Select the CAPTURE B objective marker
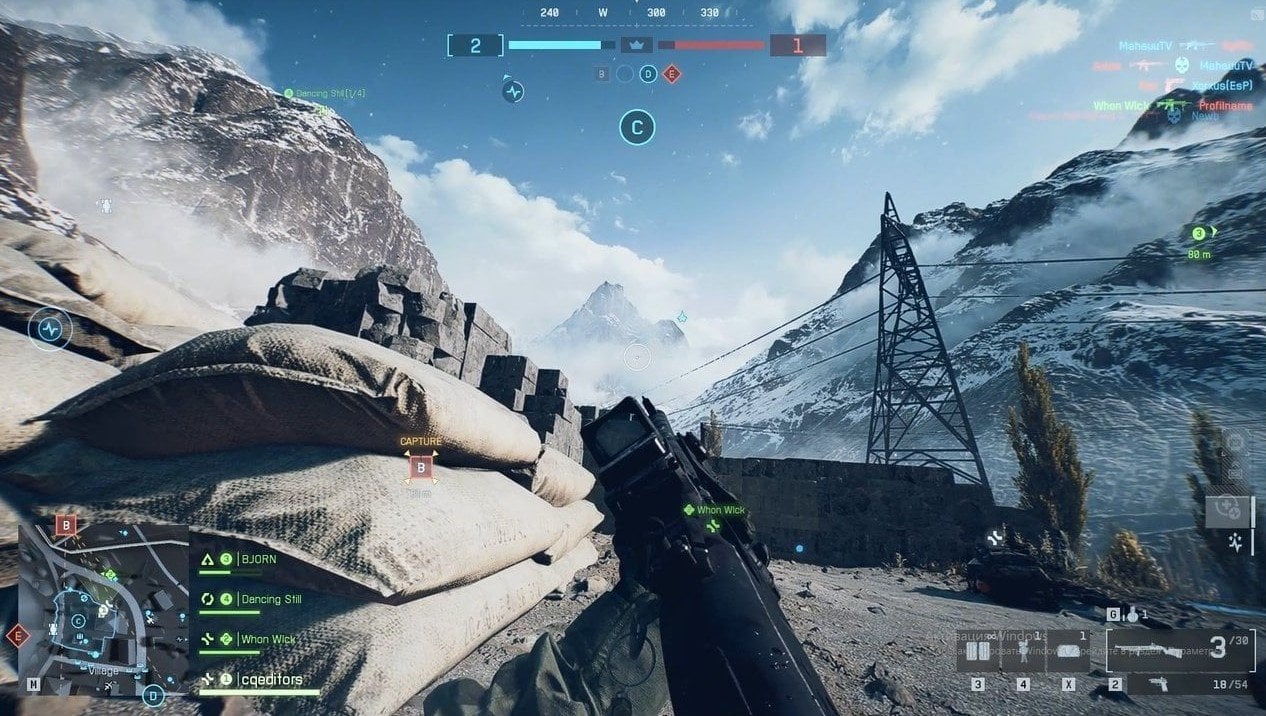 click(x=421, y=466)
